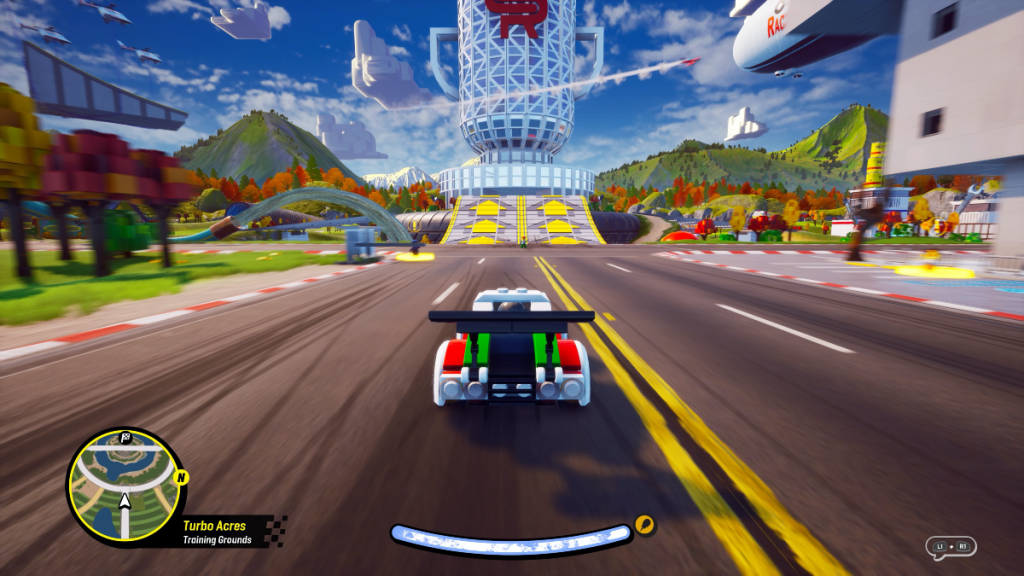The width and height of the screenshot is (1024, 576).
Task: Click the yellow N compass marker
Action: pyautogui.click(x=180, y=477)
